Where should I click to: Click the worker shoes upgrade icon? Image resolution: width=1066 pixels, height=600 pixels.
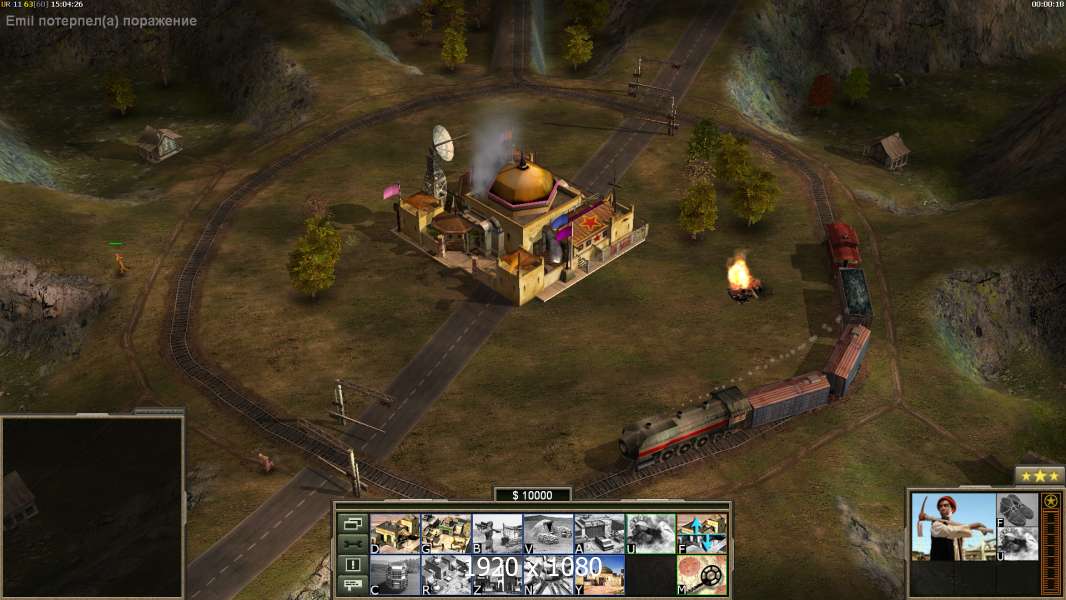pos(1018,510)
